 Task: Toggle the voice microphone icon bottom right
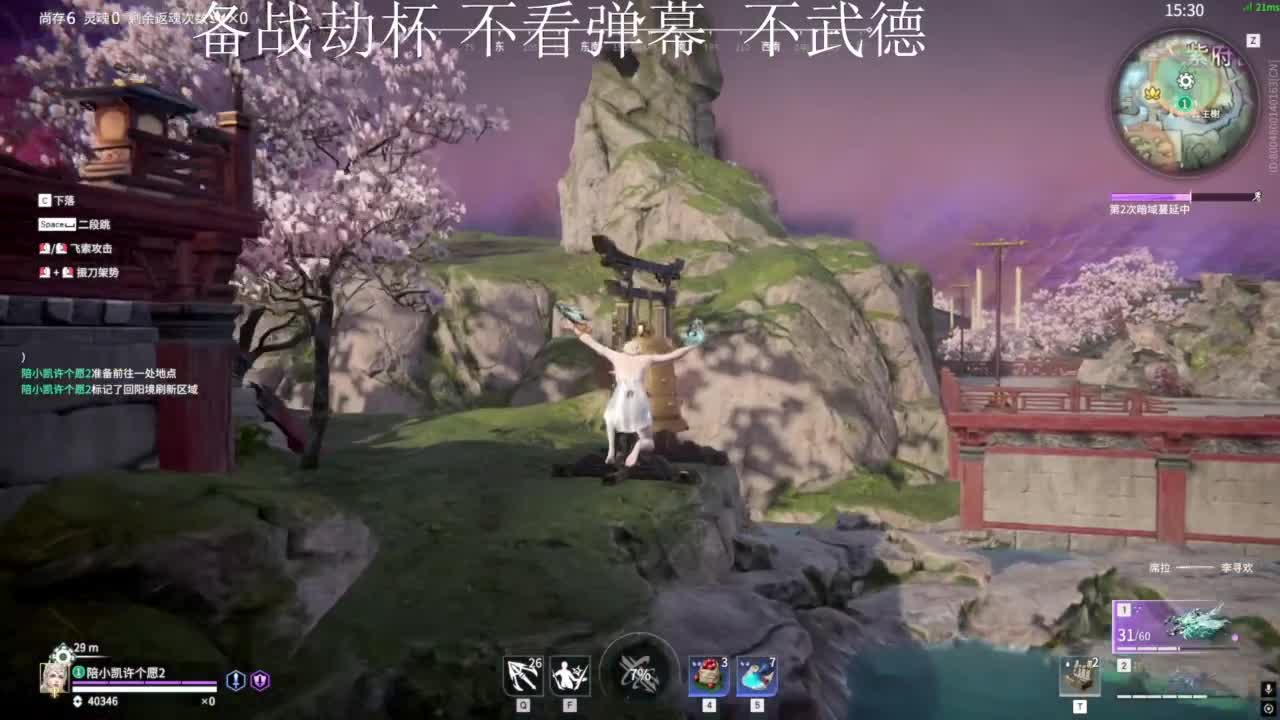coord(1268,690)
